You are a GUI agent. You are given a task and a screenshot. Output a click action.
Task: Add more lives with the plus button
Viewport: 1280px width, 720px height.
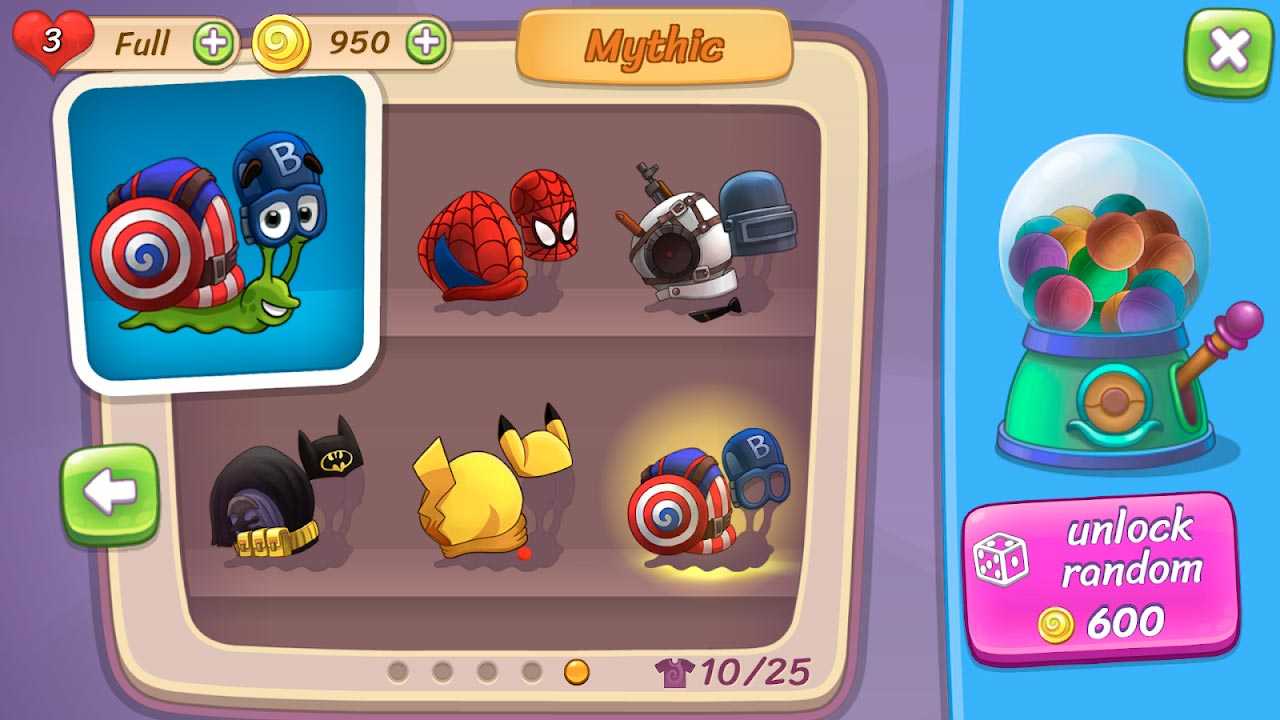tap(213, 43)
